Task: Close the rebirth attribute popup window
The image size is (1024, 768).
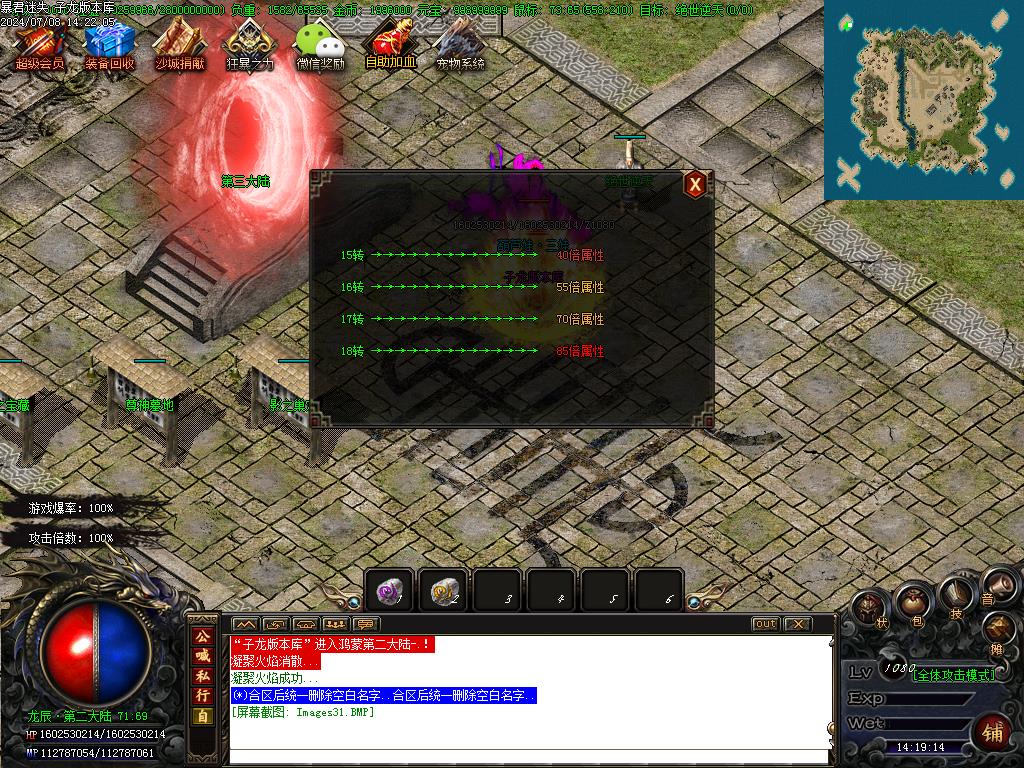Action: point(695,184)
